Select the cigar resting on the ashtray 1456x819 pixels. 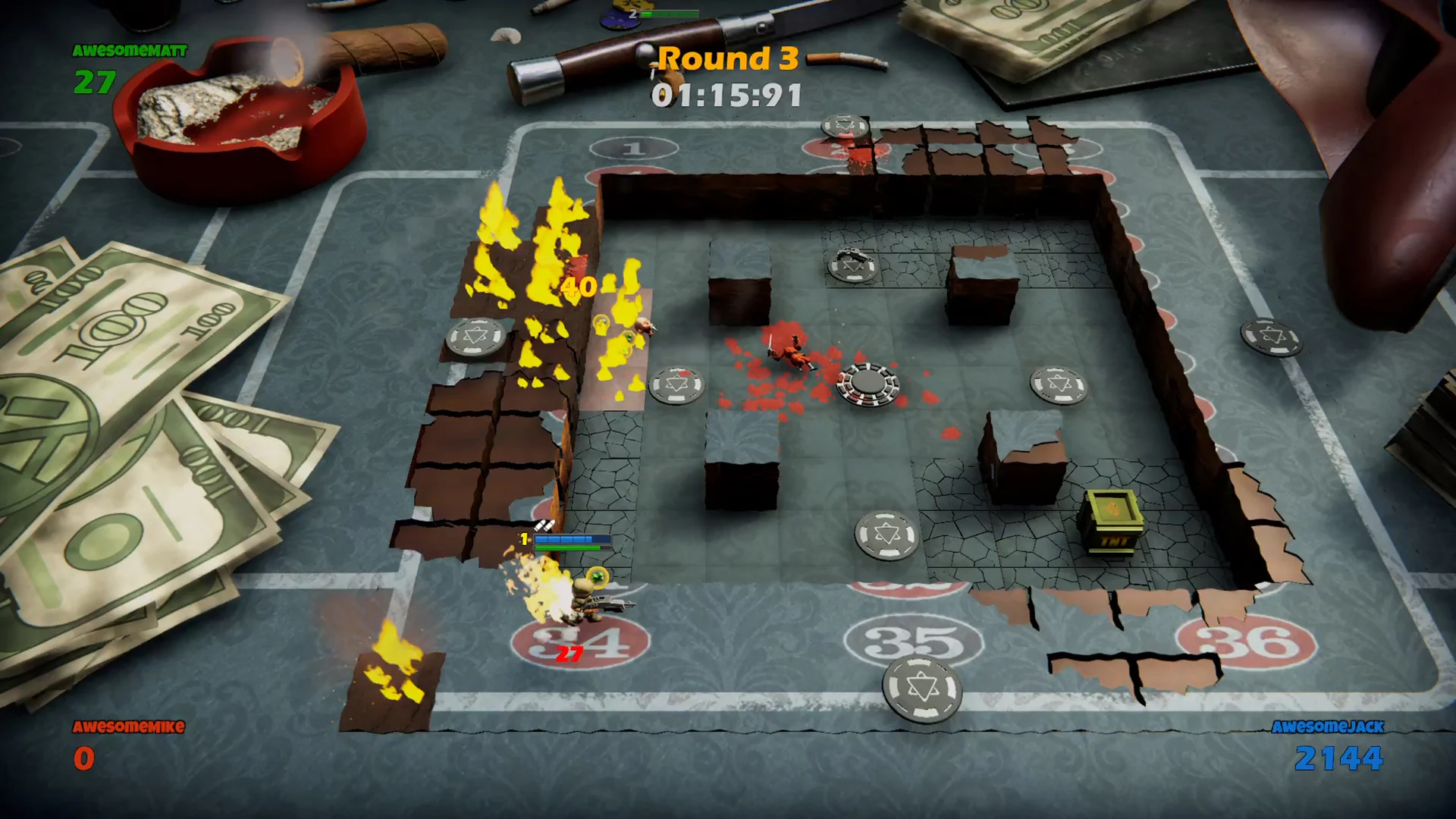pos(379,50)
